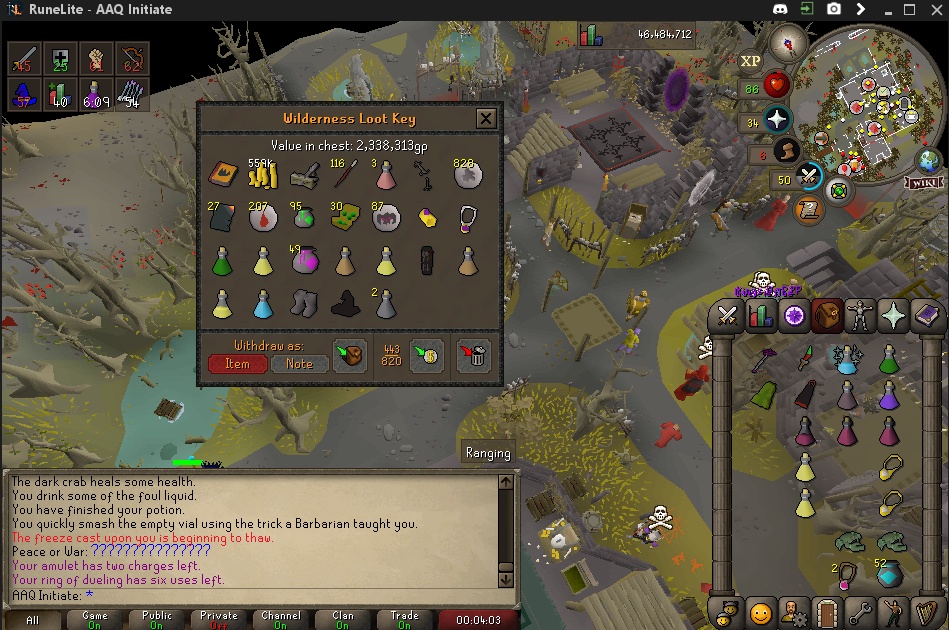Viewport: 949px width, 630px height.
Task: Withdraw all loot to inventory button
Action: [349, 356]
